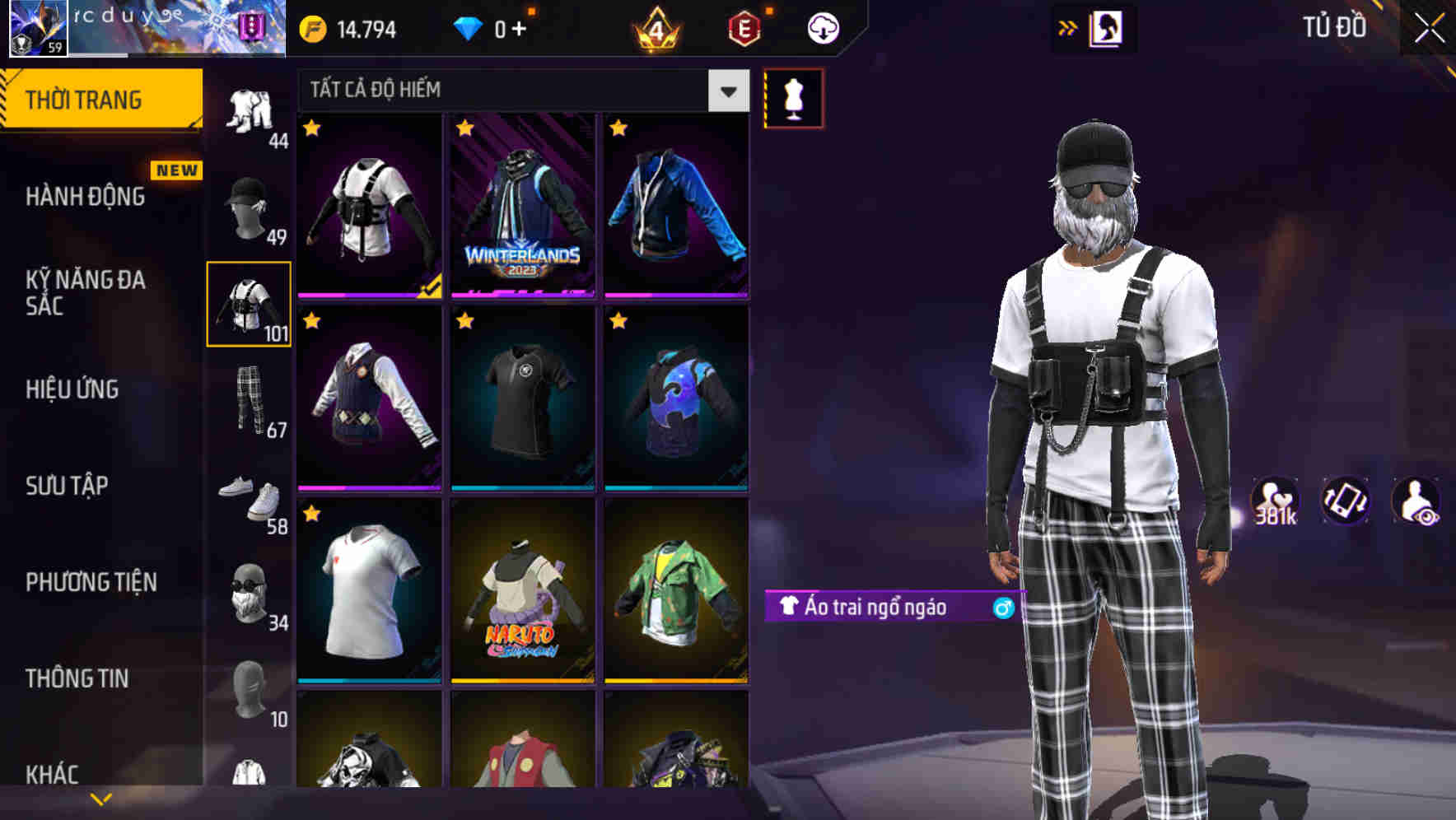The width and height of the screenshot is (1456, 820).
Task: Collapse the album panel with double arrows
Action: [x=1068, y=26]
